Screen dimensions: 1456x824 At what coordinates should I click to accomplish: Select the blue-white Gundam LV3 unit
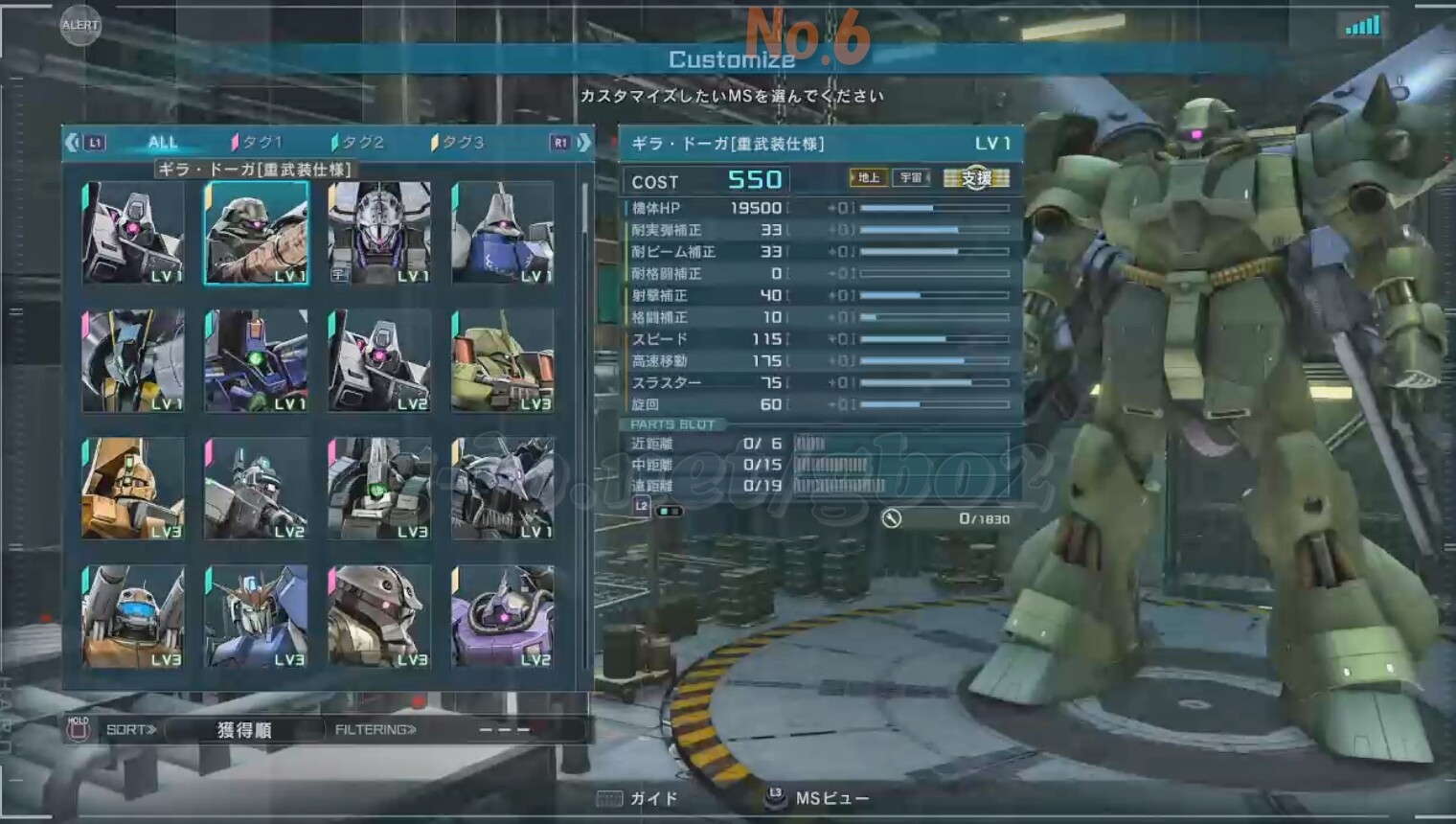point(256,616)
